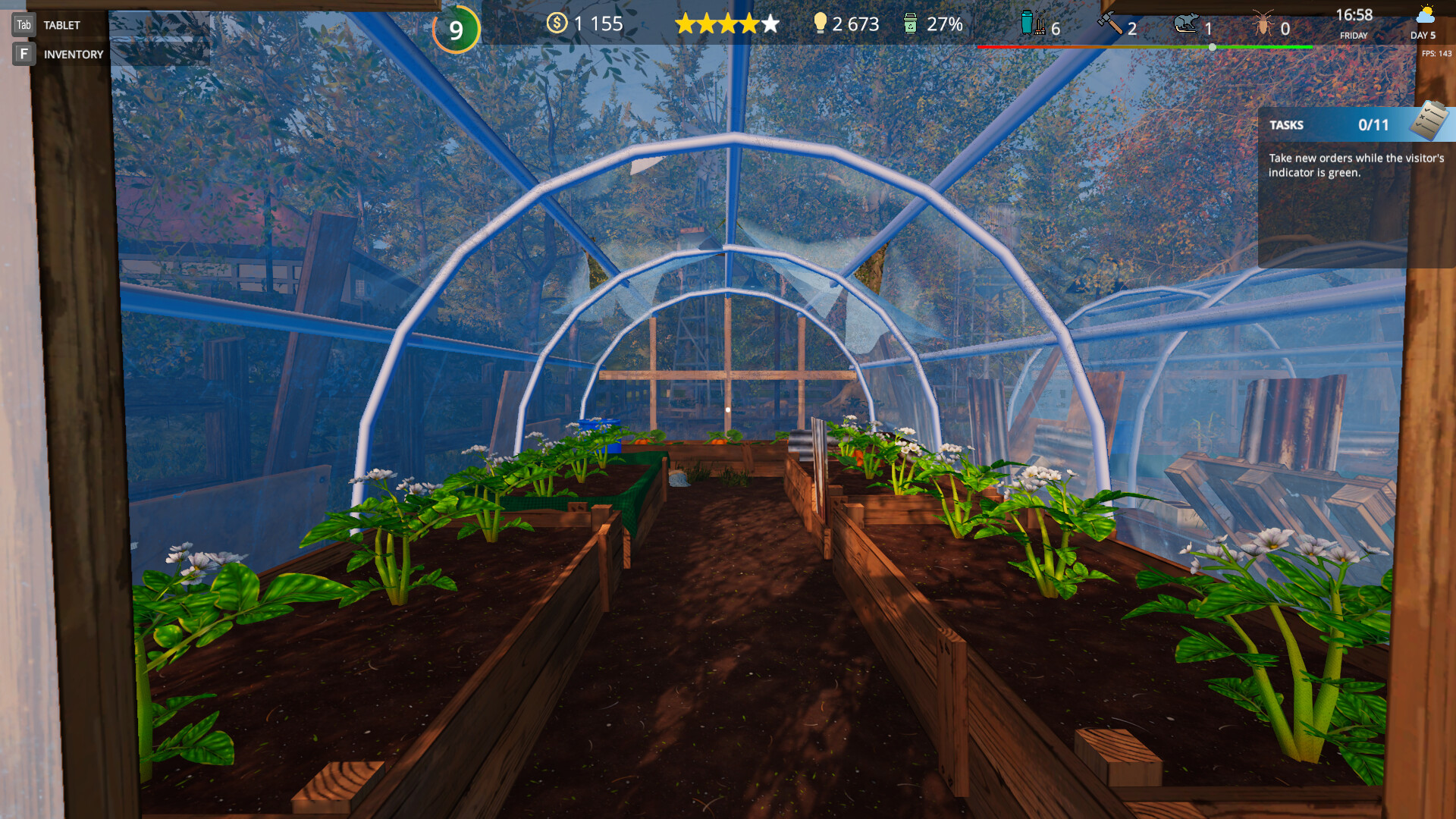
Task: Expand the FRIDAY day display
Action: point(1354,35)
